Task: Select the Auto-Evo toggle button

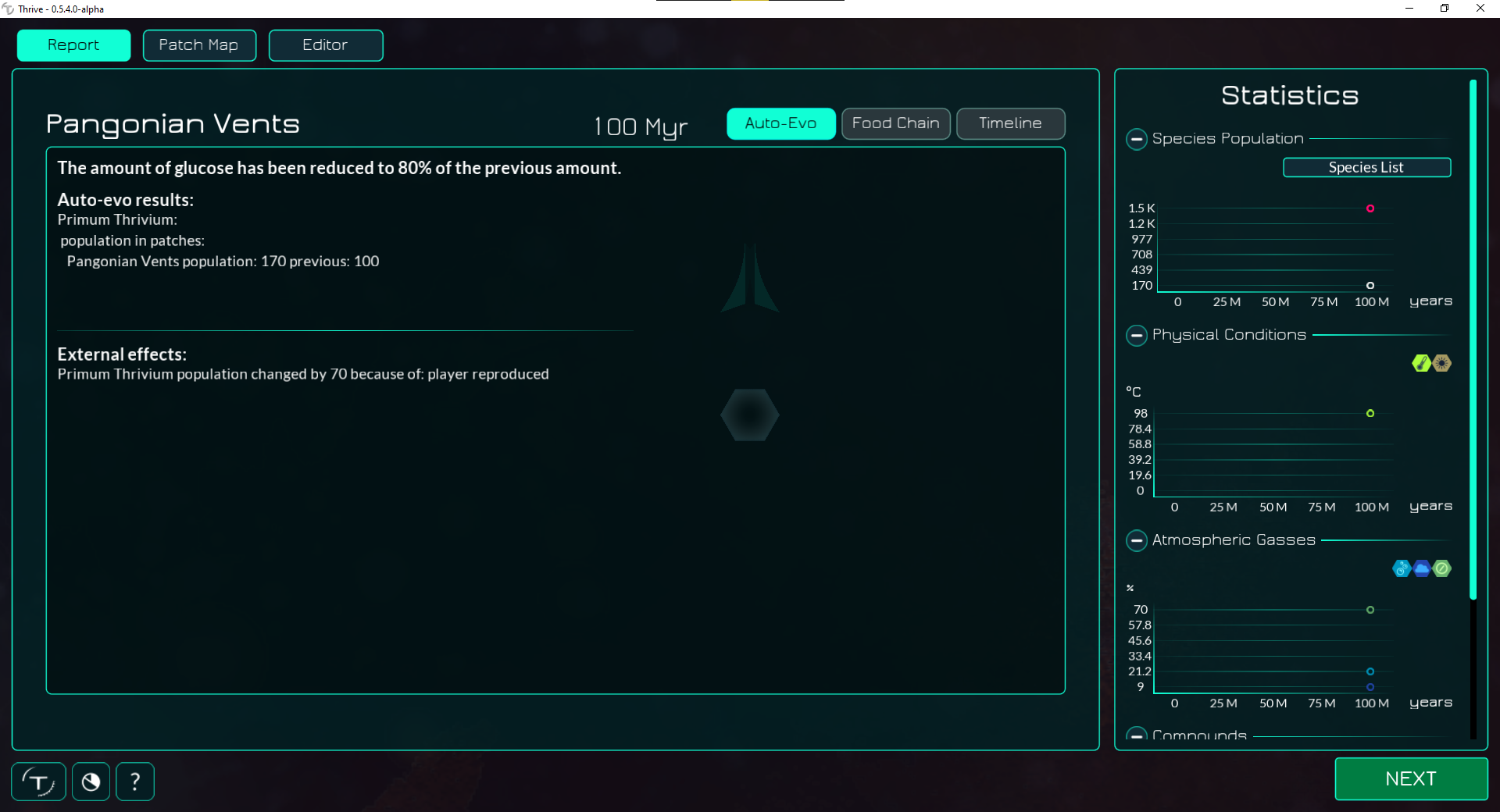Action: (x=780, y=123)
